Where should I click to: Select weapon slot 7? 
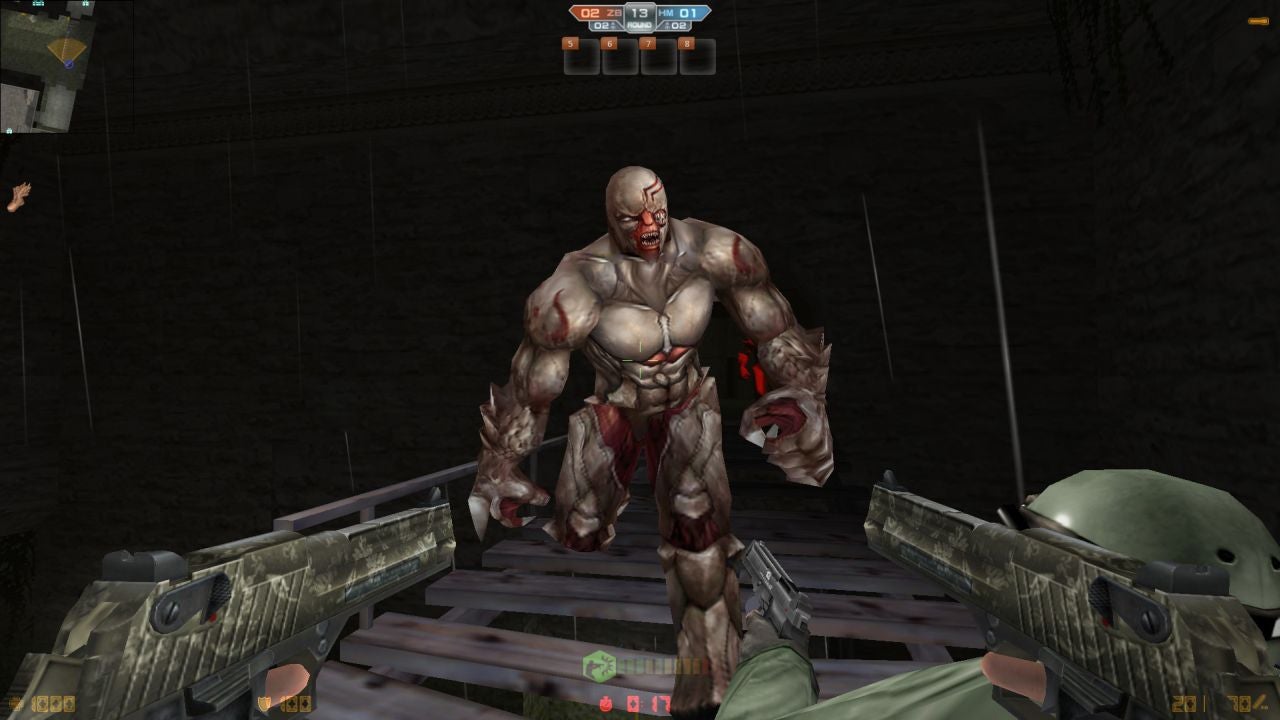tap(650, 43)
